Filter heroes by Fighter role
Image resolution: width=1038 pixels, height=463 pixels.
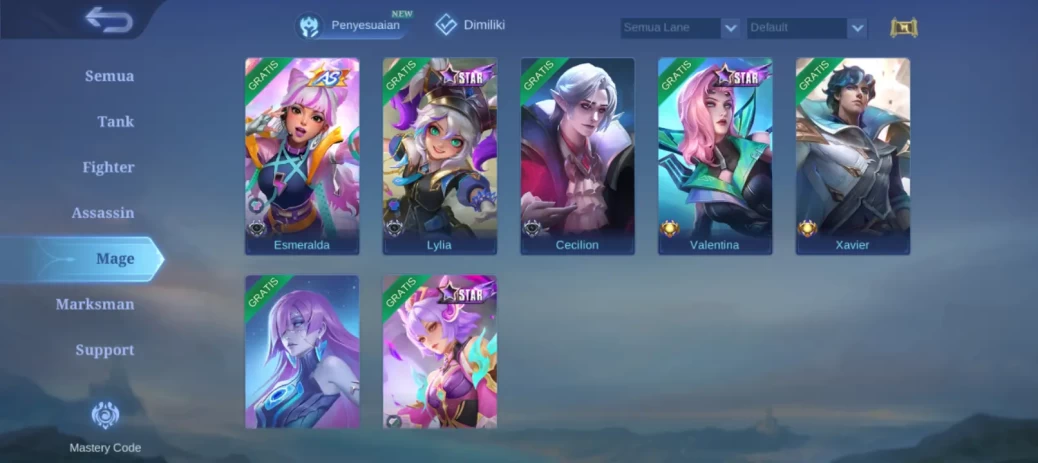tap(108, 167)
